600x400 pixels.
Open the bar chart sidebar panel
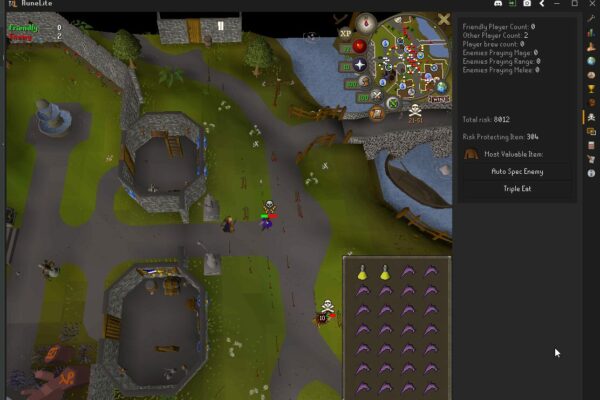591,33
